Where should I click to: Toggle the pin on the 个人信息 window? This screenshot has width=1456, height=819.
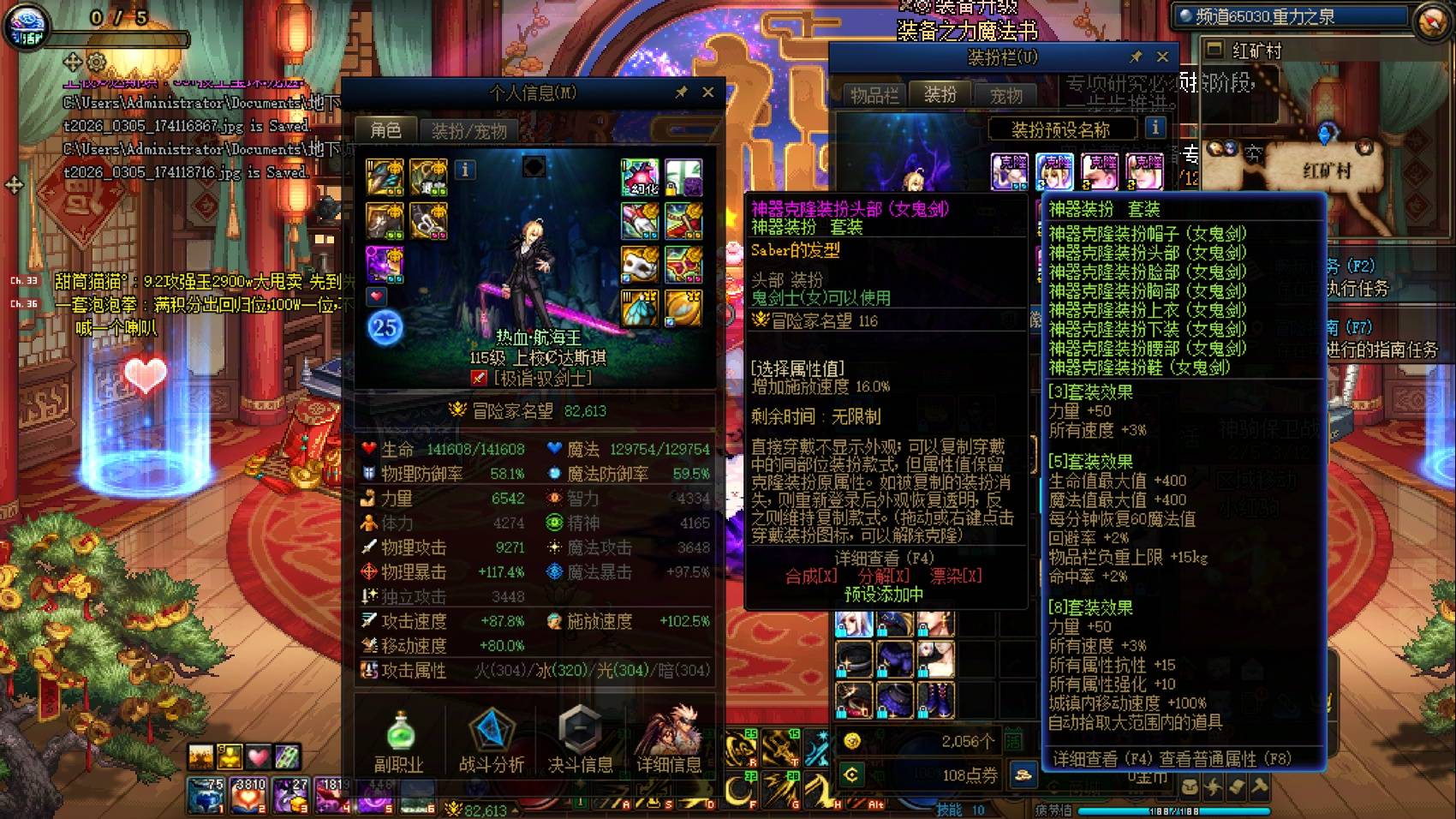[x=683, y=92]
